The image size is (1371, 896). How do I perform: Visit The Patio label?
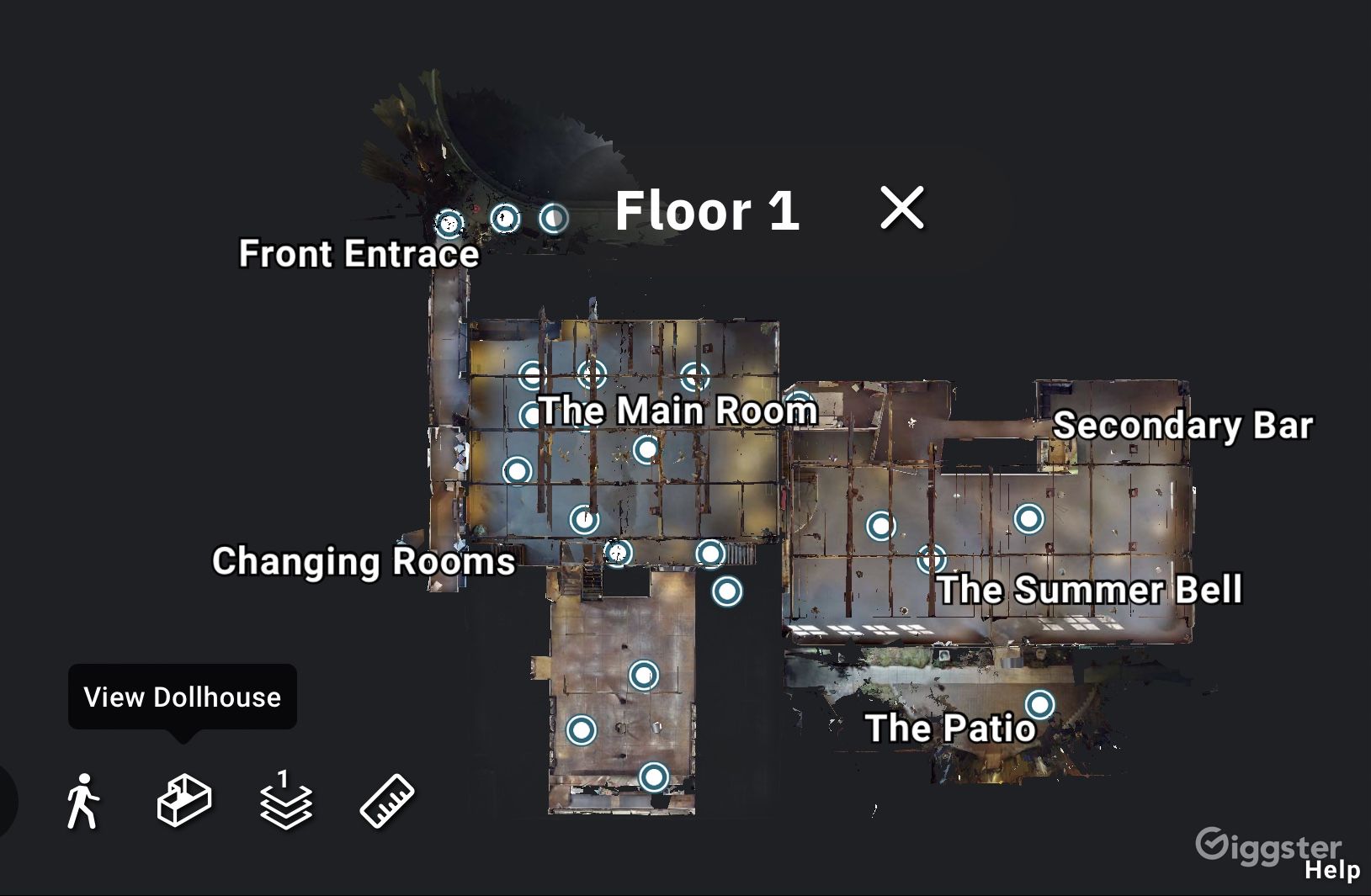click(x=950, y=728)
